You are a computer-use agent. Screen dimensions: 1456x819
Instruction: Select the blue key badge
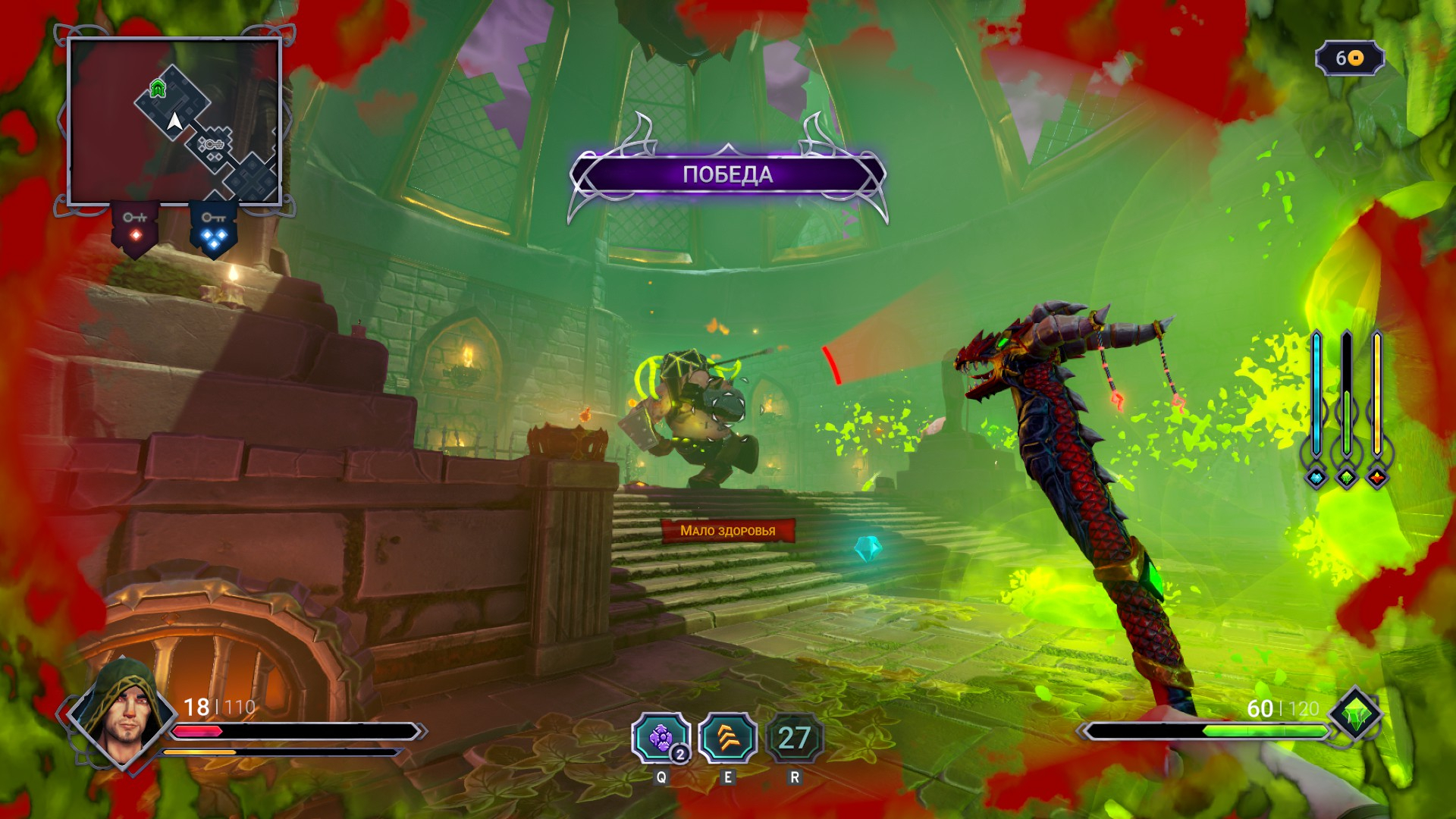pos(213,228)
